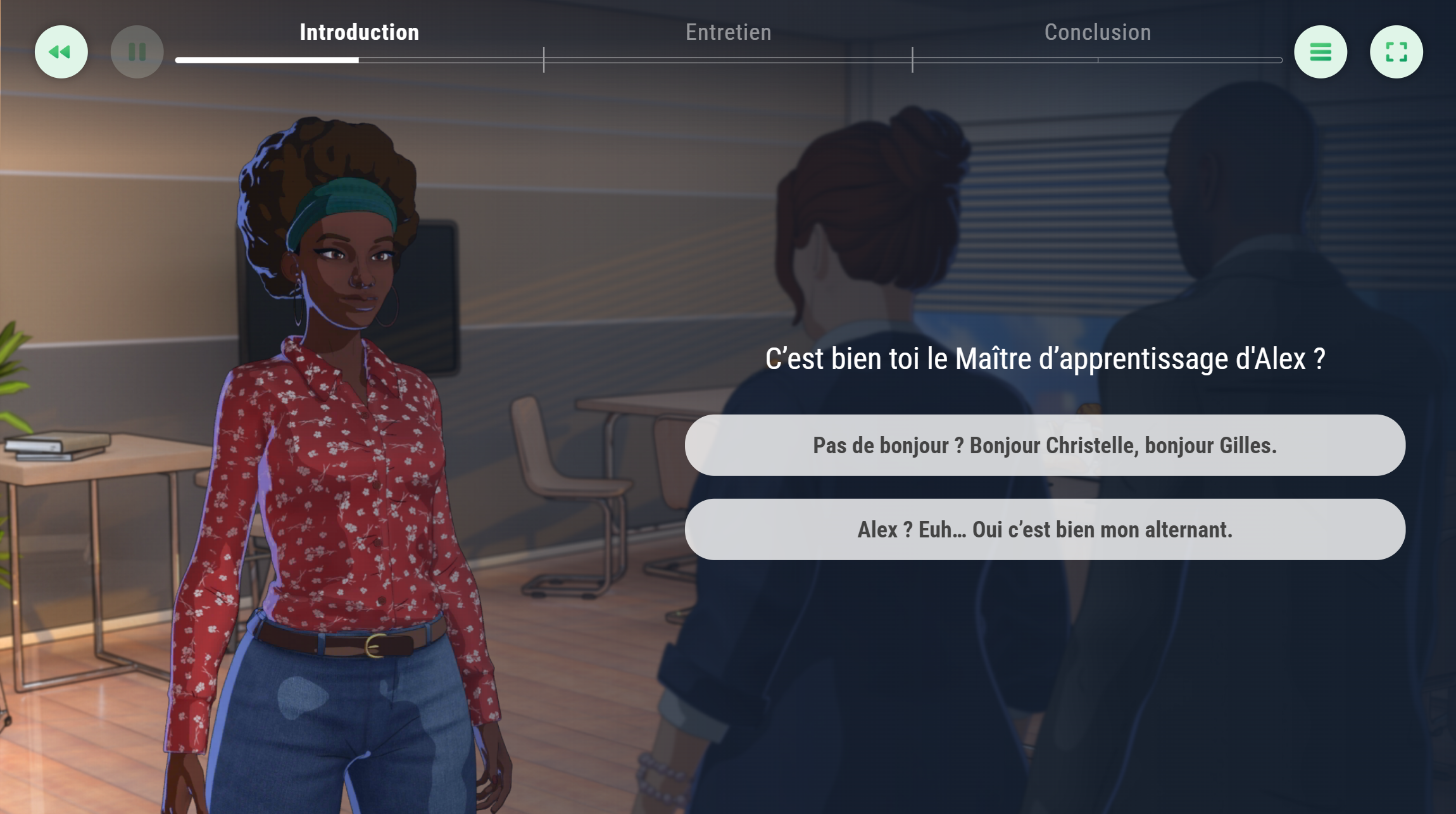Toggle fullscreen mode

[1396, 52]
